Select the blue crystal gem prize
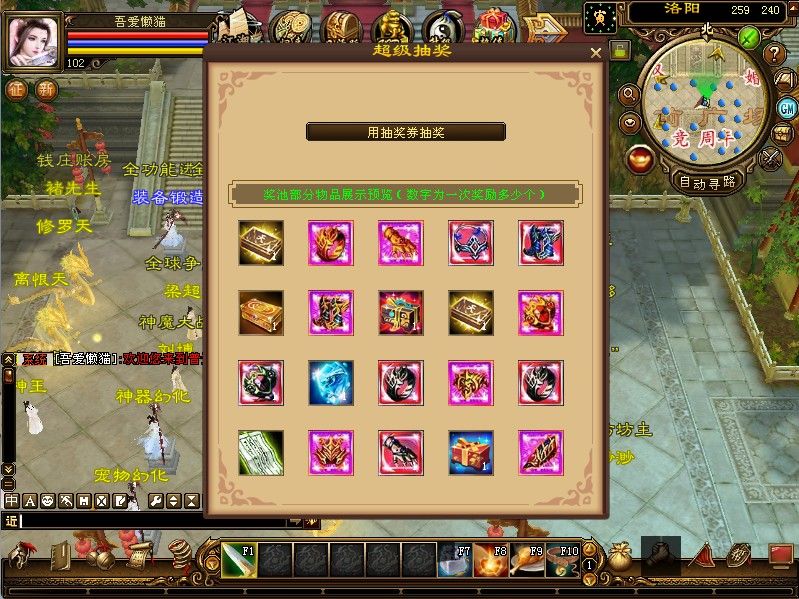799x599 pixels. tap(331, 382)
